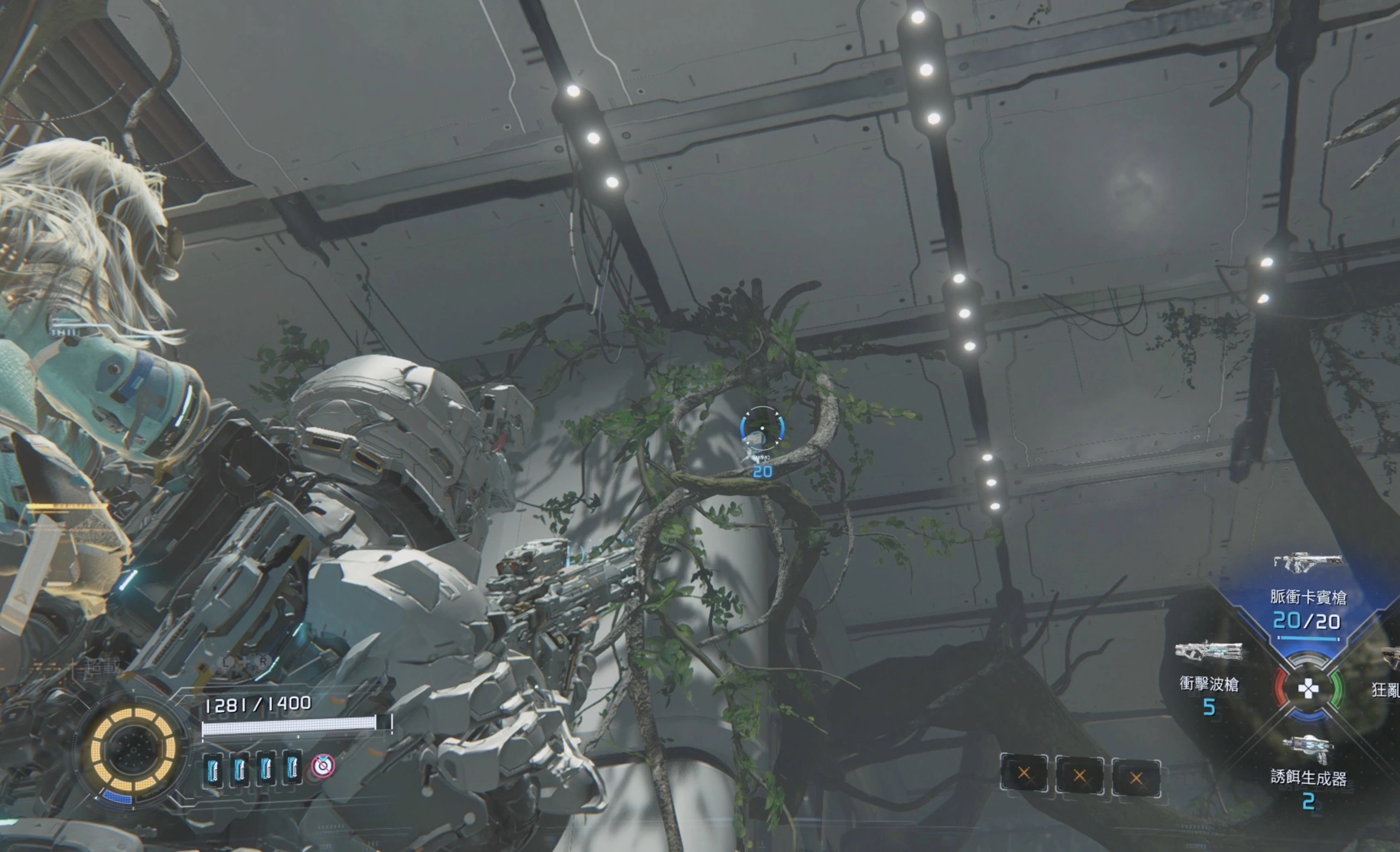
Task: Select the crossed-out red circular status icon
Action: [323, 766]
